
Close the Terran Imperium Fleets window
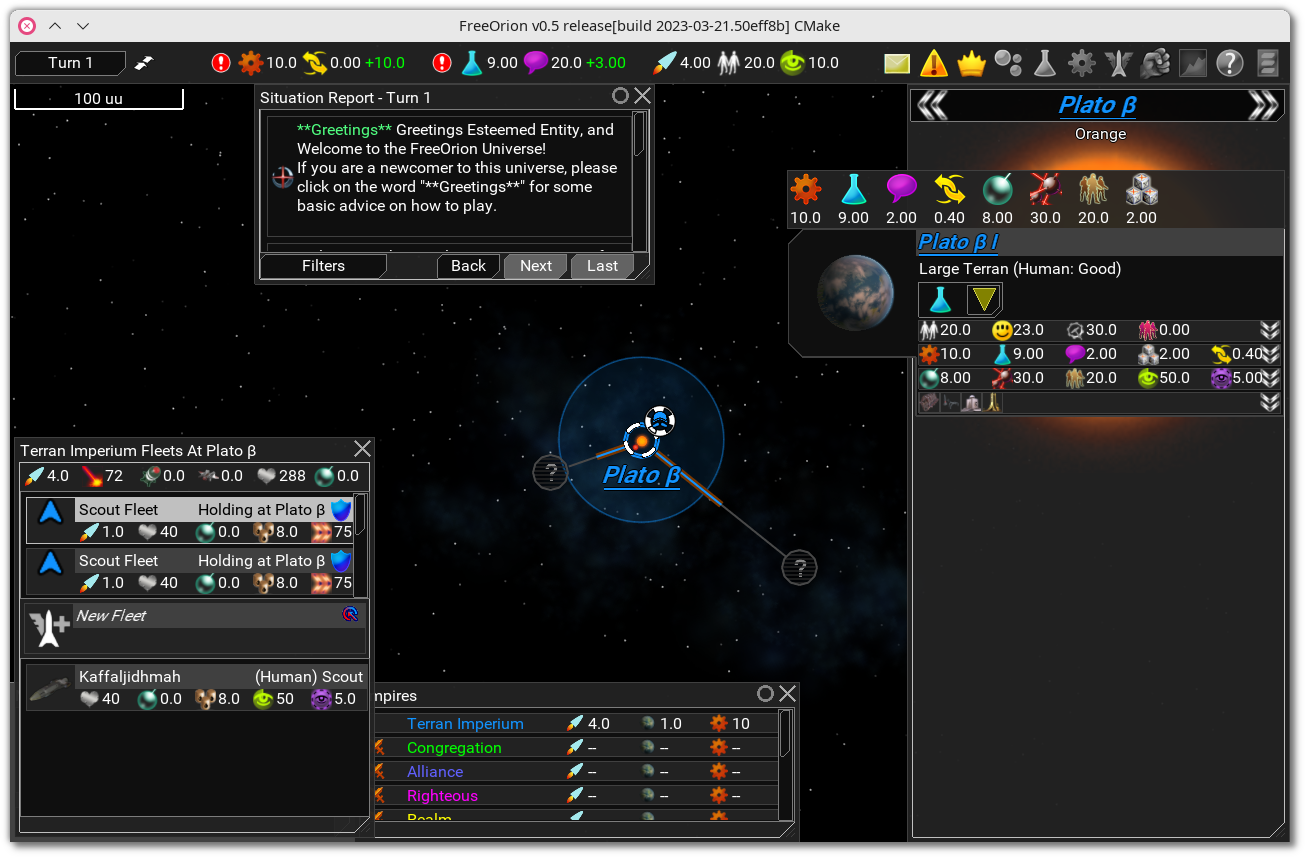362,449
